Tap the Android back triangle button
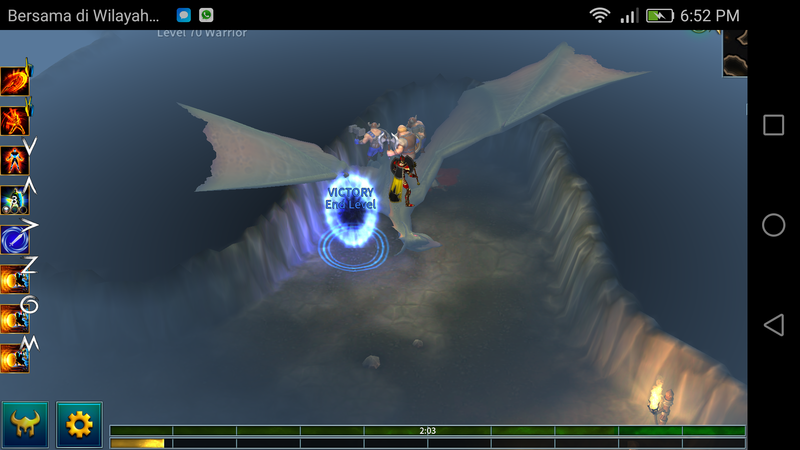The width and height of the screenshot is (800, 450). pos(773,325)
